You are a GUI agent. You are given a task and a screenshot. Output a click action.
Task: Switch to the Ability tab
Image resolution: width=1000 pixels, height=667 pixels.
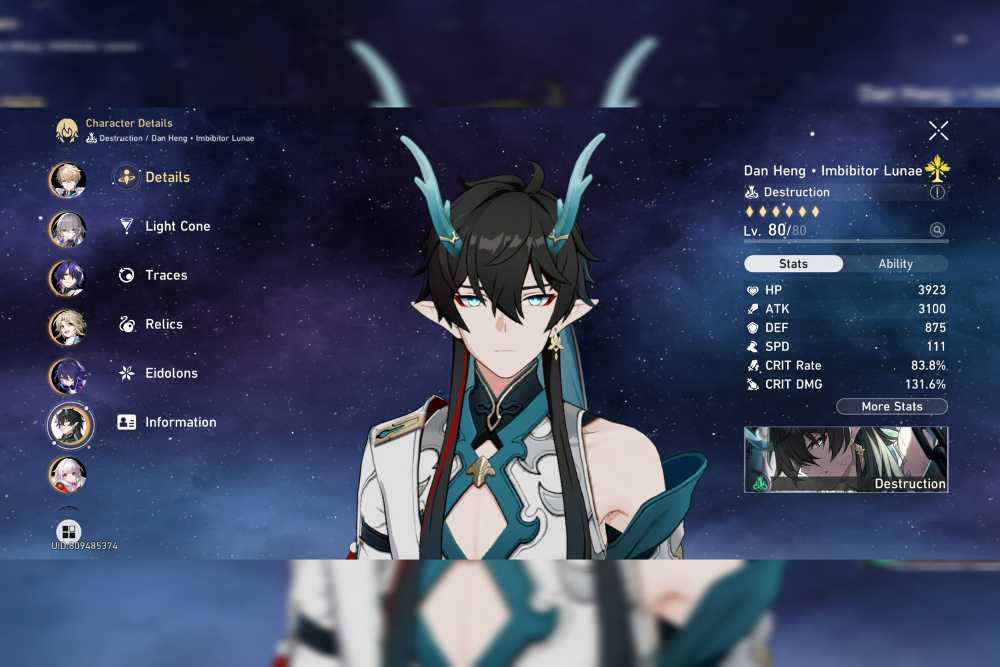coord(895,264)
